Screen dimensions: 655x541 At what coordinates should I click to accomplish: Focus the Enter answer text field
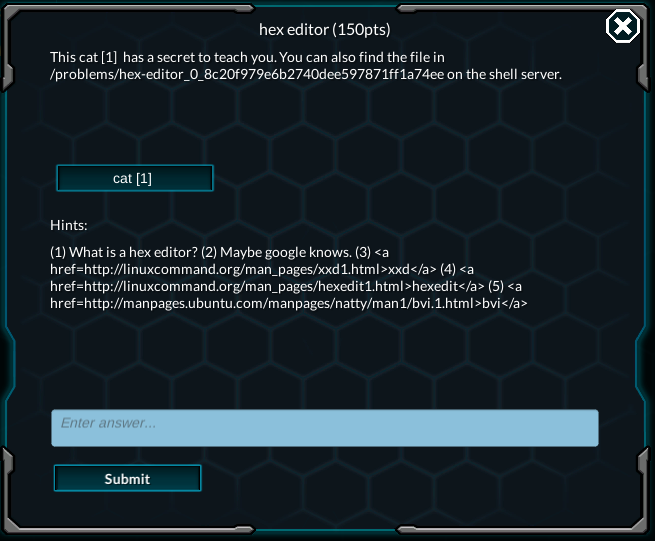click(x=325, y=427)
